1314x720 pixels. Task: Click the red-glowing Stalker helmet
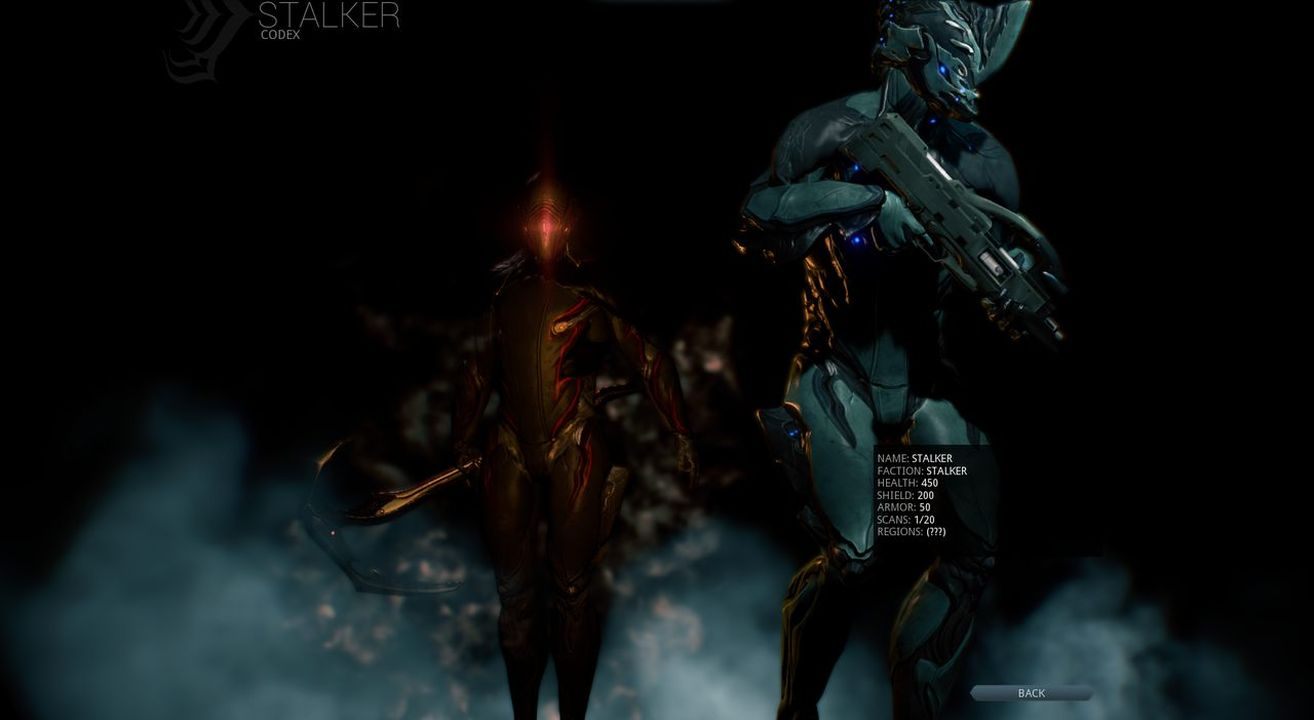coord(545,225)
